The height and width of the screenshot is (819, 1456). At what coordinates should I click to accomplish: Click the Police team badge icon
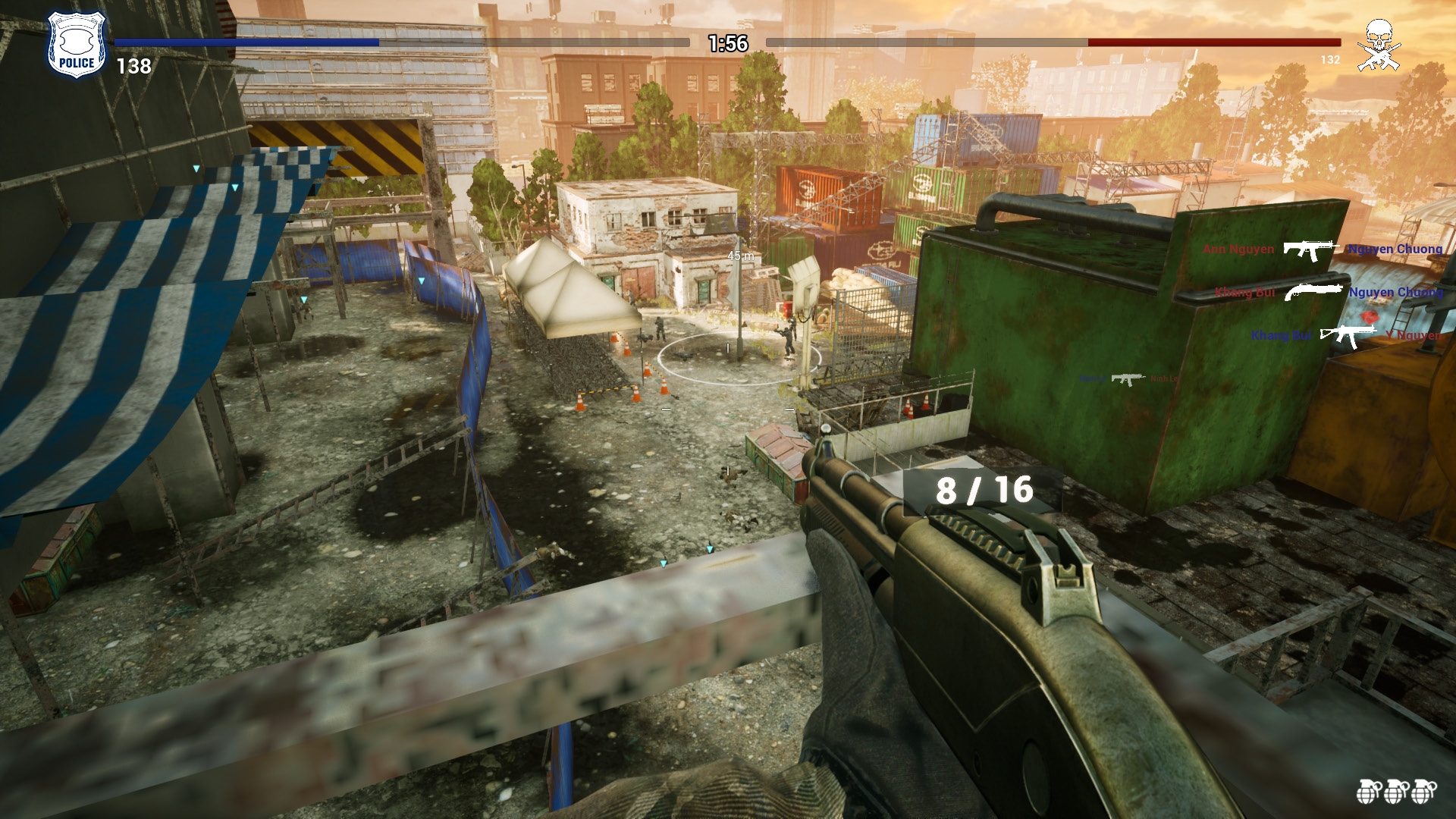(77, 44)
